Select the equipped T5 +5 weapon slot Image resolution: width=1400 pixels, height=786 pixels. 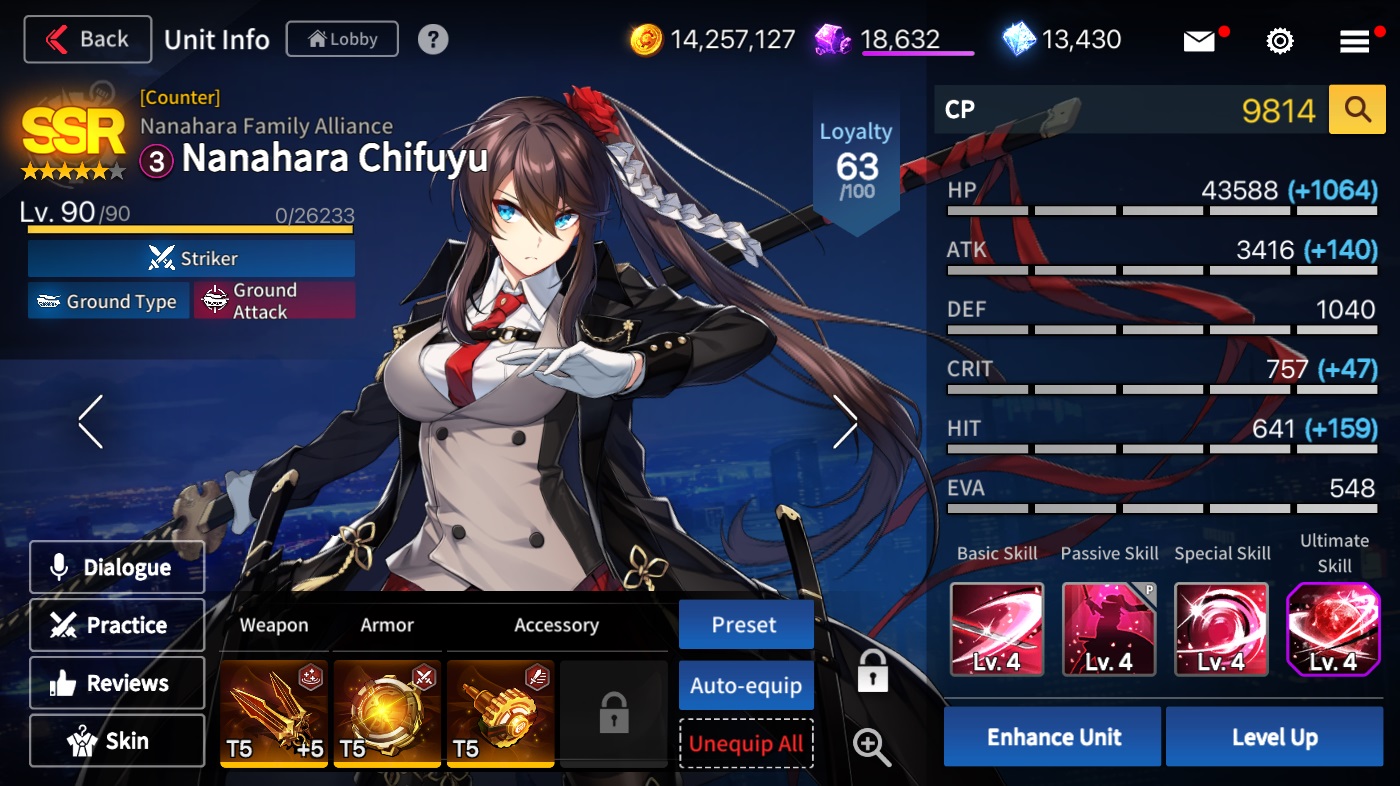[274, 713]
